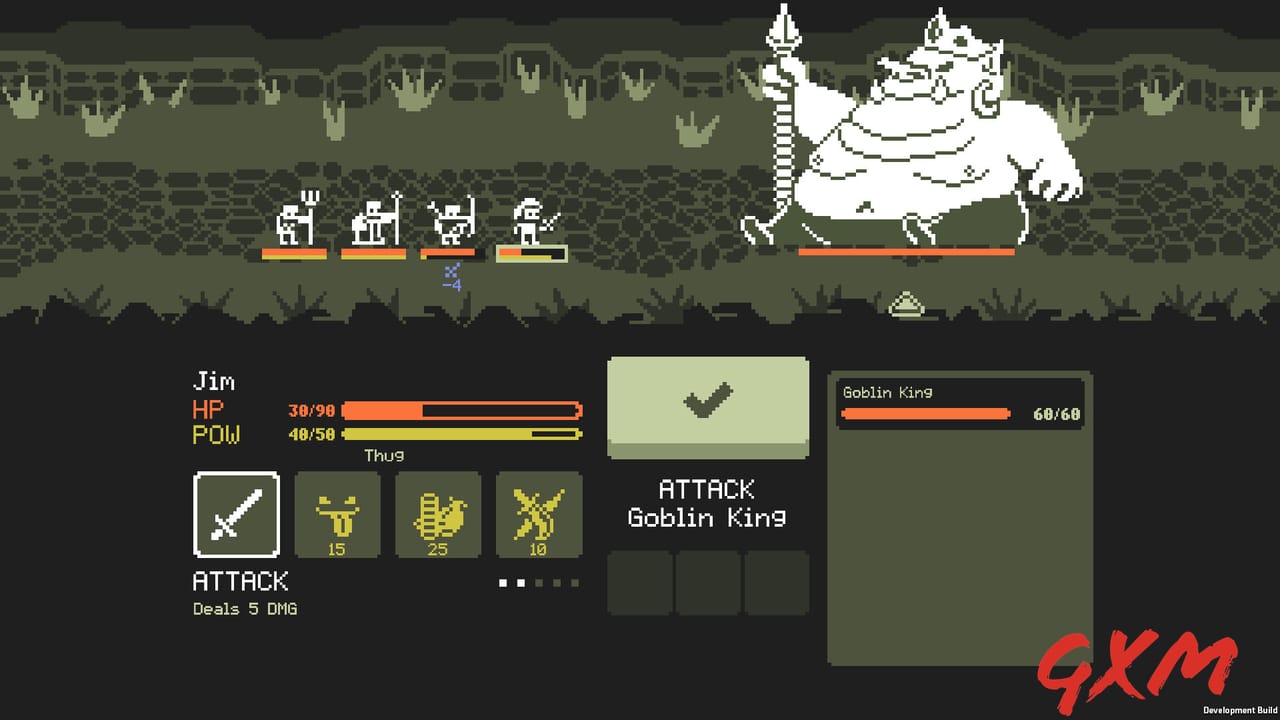Image resolution: width=1280 pixels, height=720 pixels.
Task: Expand the first empty action queue slot
Action: coord(638,584)
